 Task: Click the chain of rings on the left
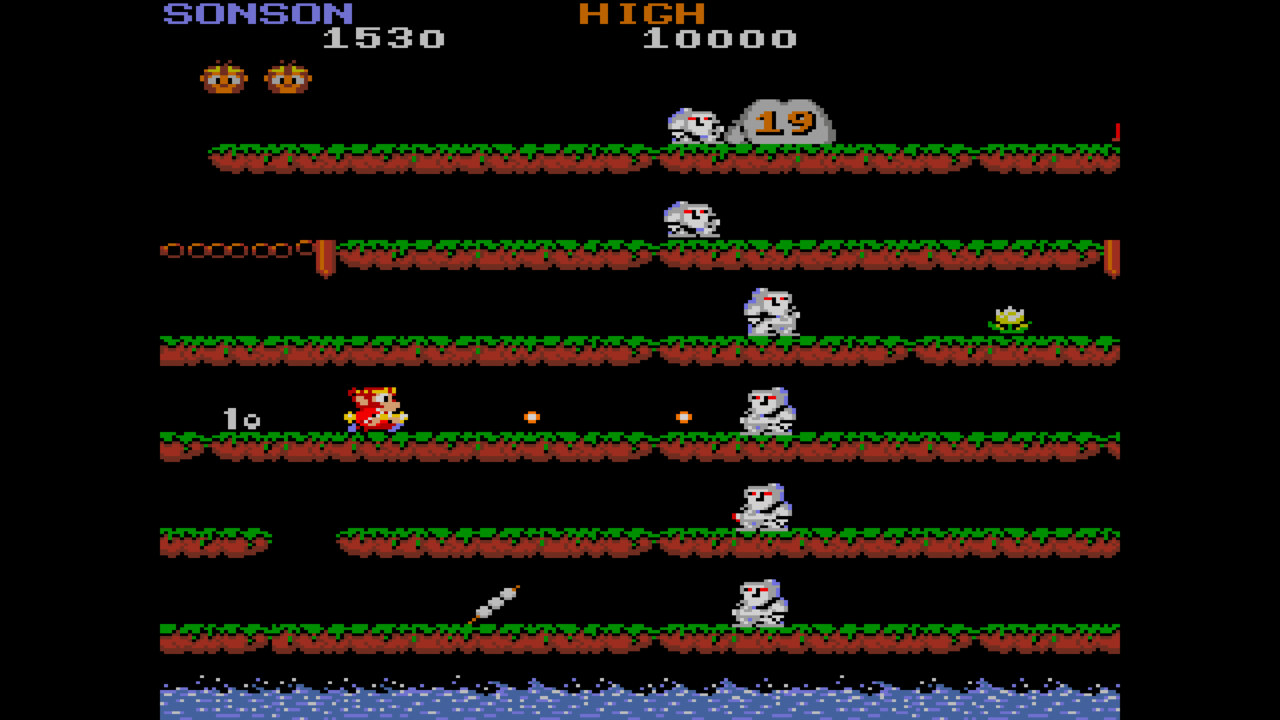pyautogui.click(x=235, y=248)
